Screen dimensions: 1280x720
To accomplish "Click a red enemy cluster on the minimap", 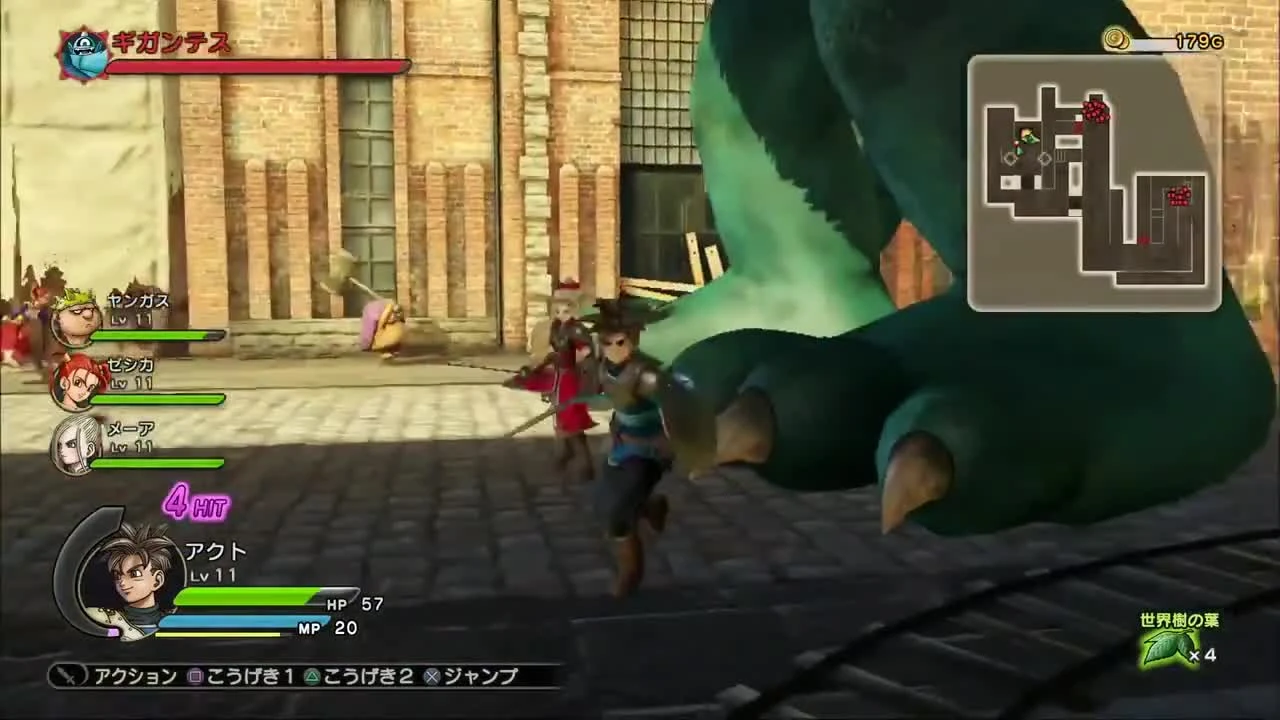I will pyautogui.click(x=1097, y=113).
